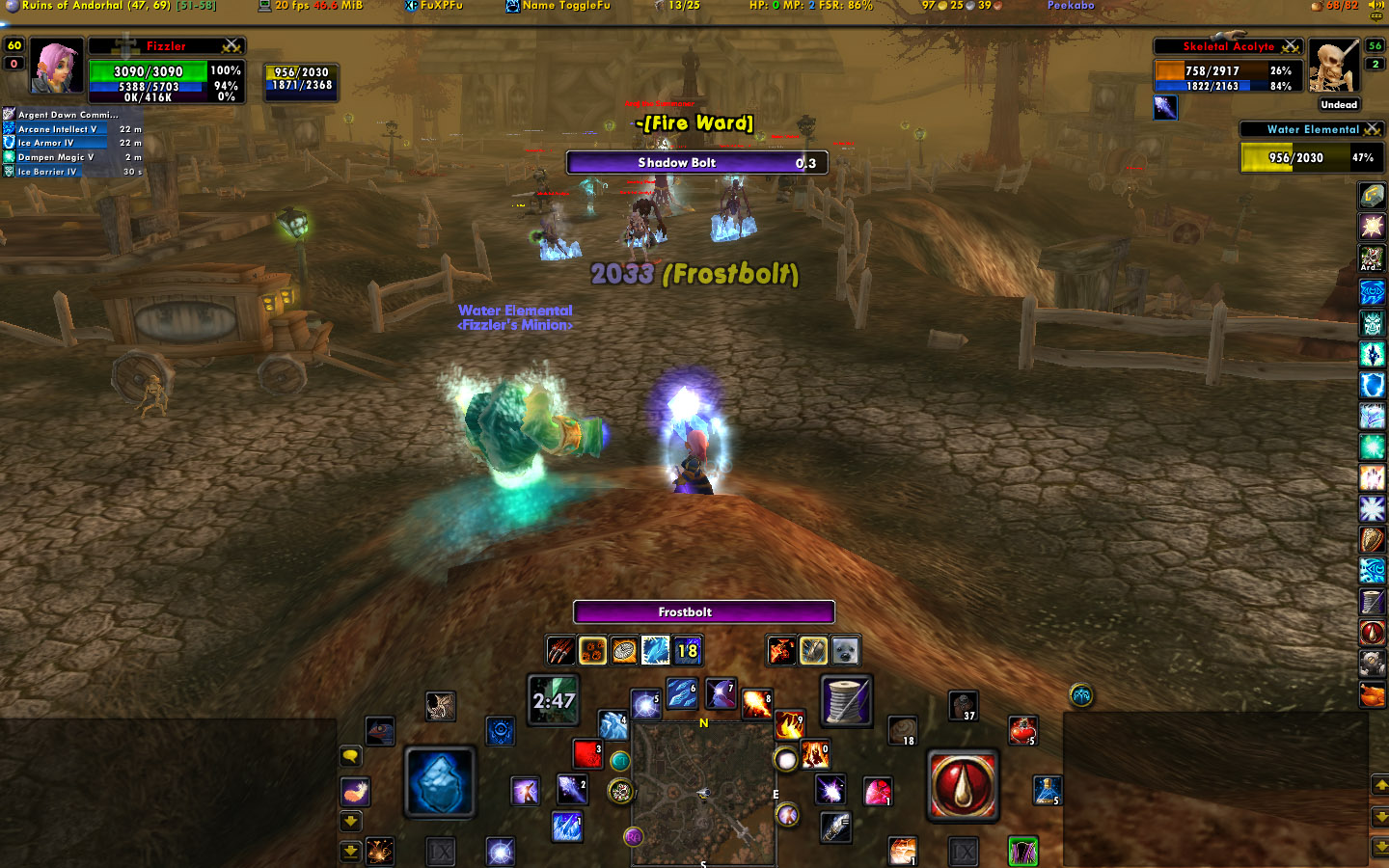The width and height of the screenshot is (1389, 868).
Task: Cast the fireball spell numbered 8
Action: pyautogui.click(x=756, y=705)
